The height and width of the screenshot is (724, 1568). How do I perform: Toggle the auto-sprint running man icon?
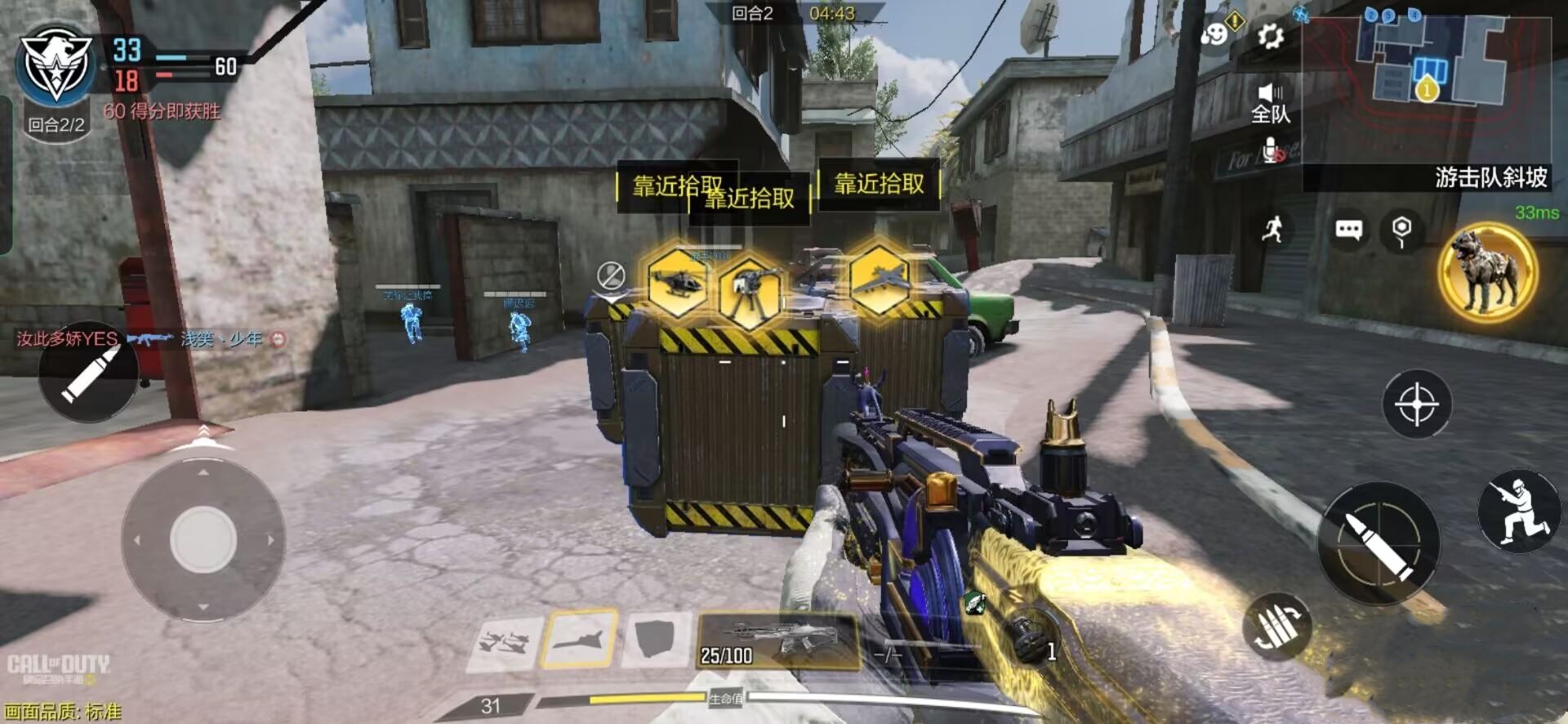tap(1272, 230)
